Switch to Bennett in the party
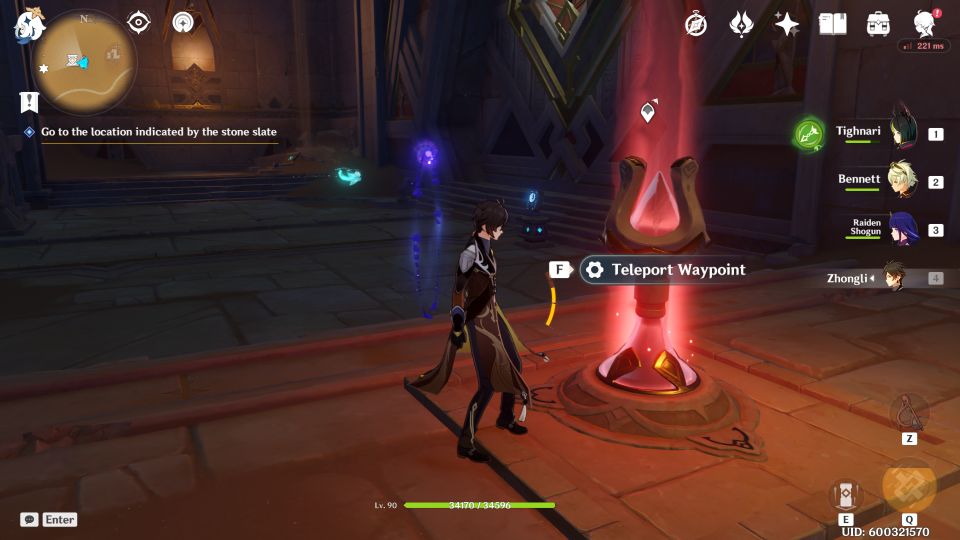This screenshot has height=540, width=960. click(x=903, y=181)
